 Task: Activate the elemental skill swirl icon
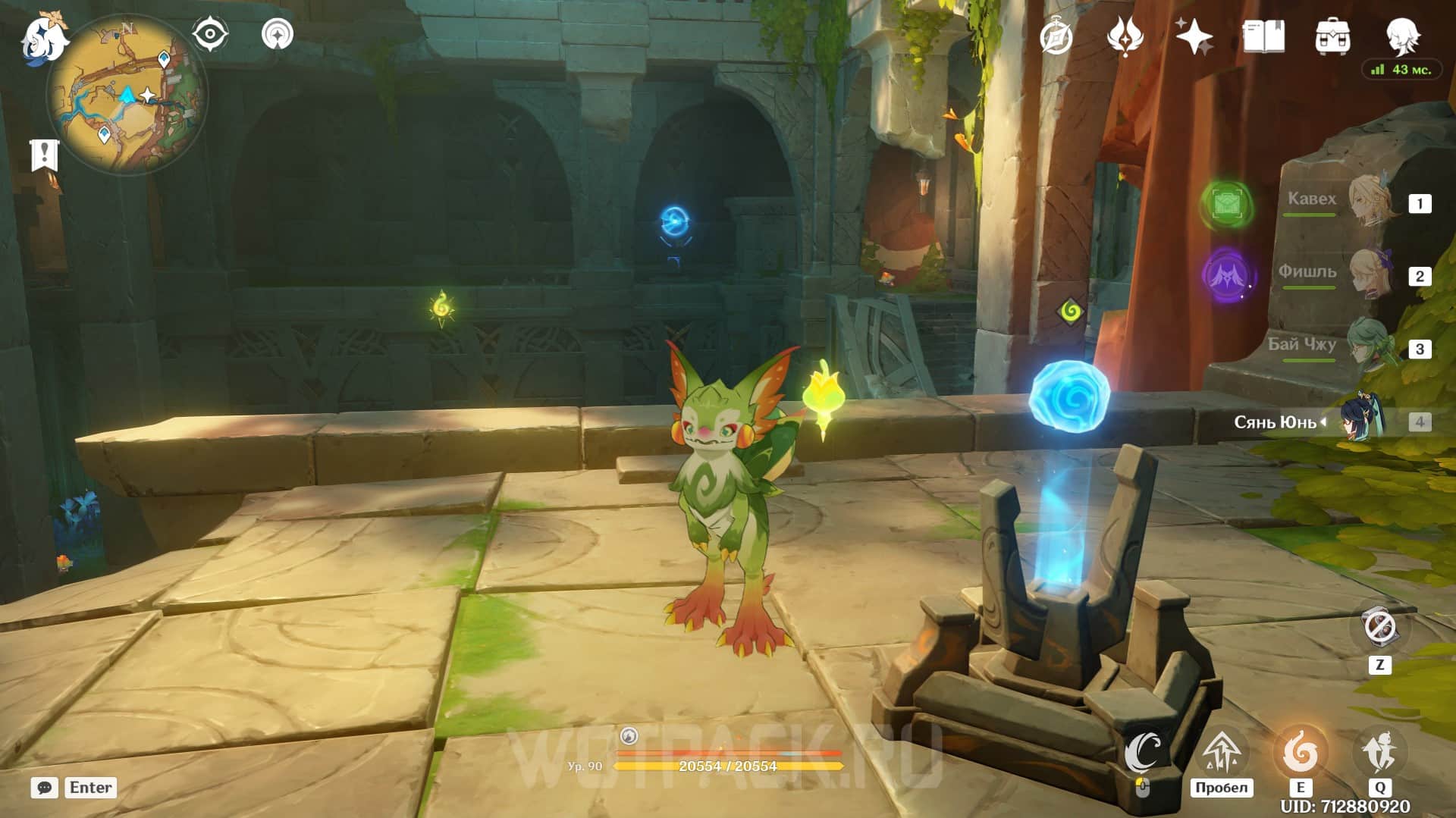point(1300,752)
